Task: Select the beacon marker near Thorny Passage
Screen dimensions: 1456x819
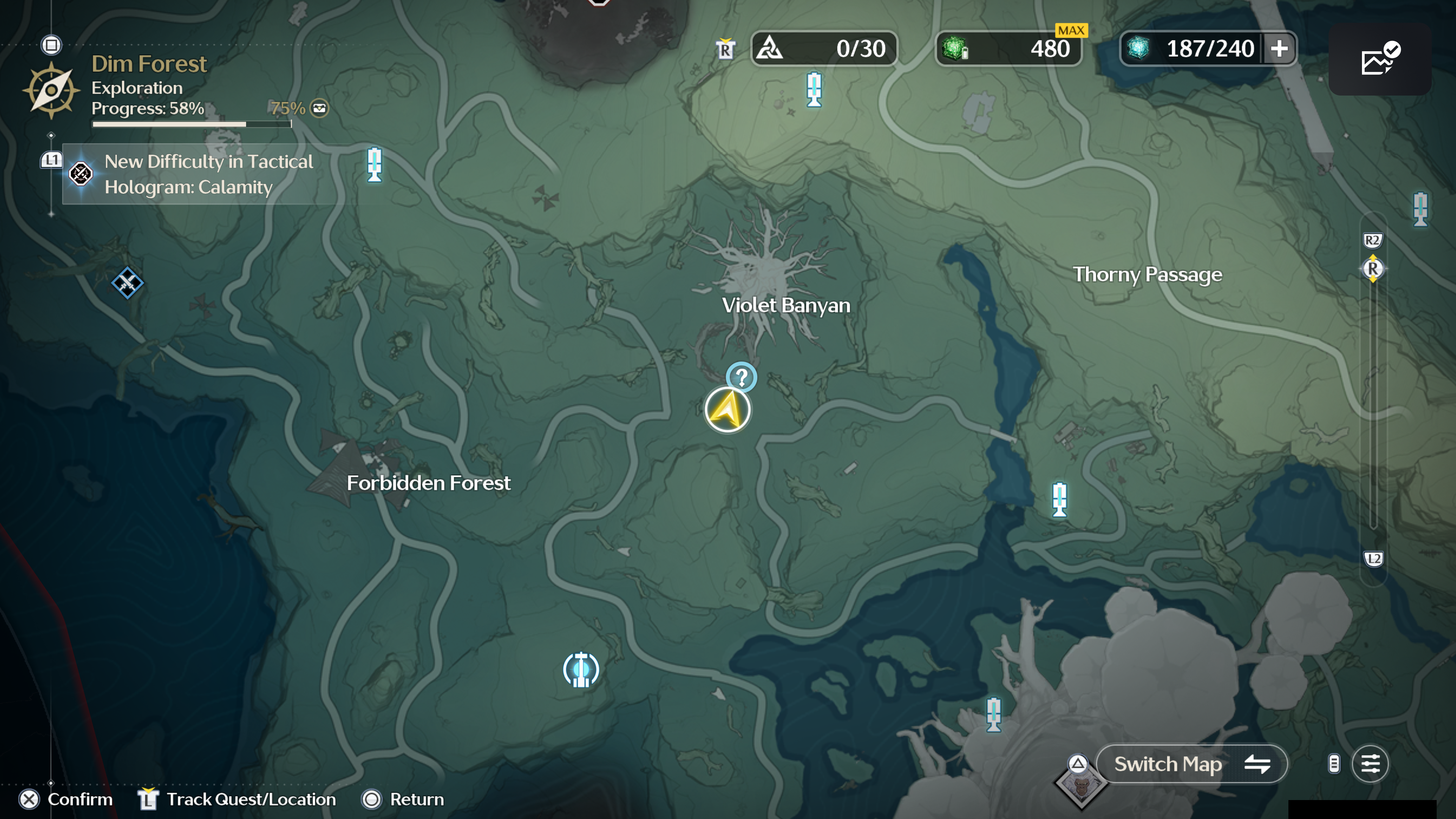Action: point(1059,499)
